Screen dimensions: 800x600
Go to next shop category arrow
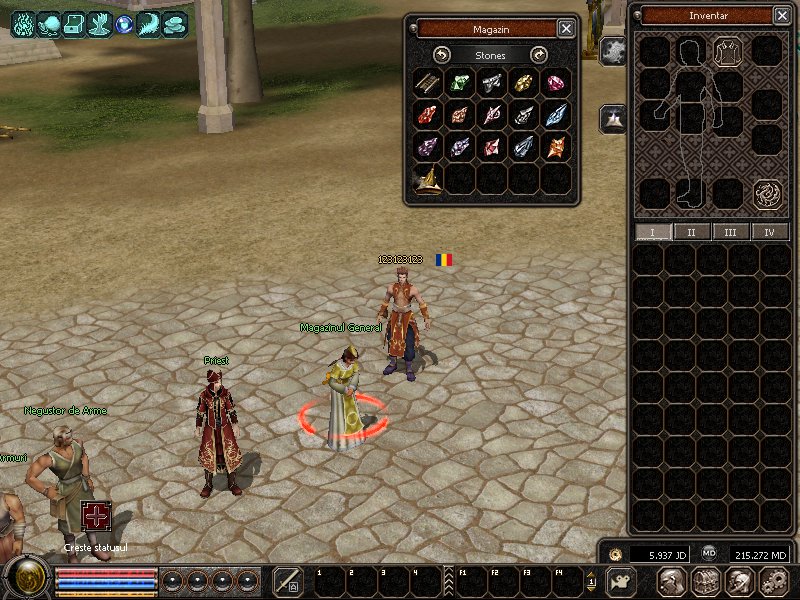click(539, 55)
